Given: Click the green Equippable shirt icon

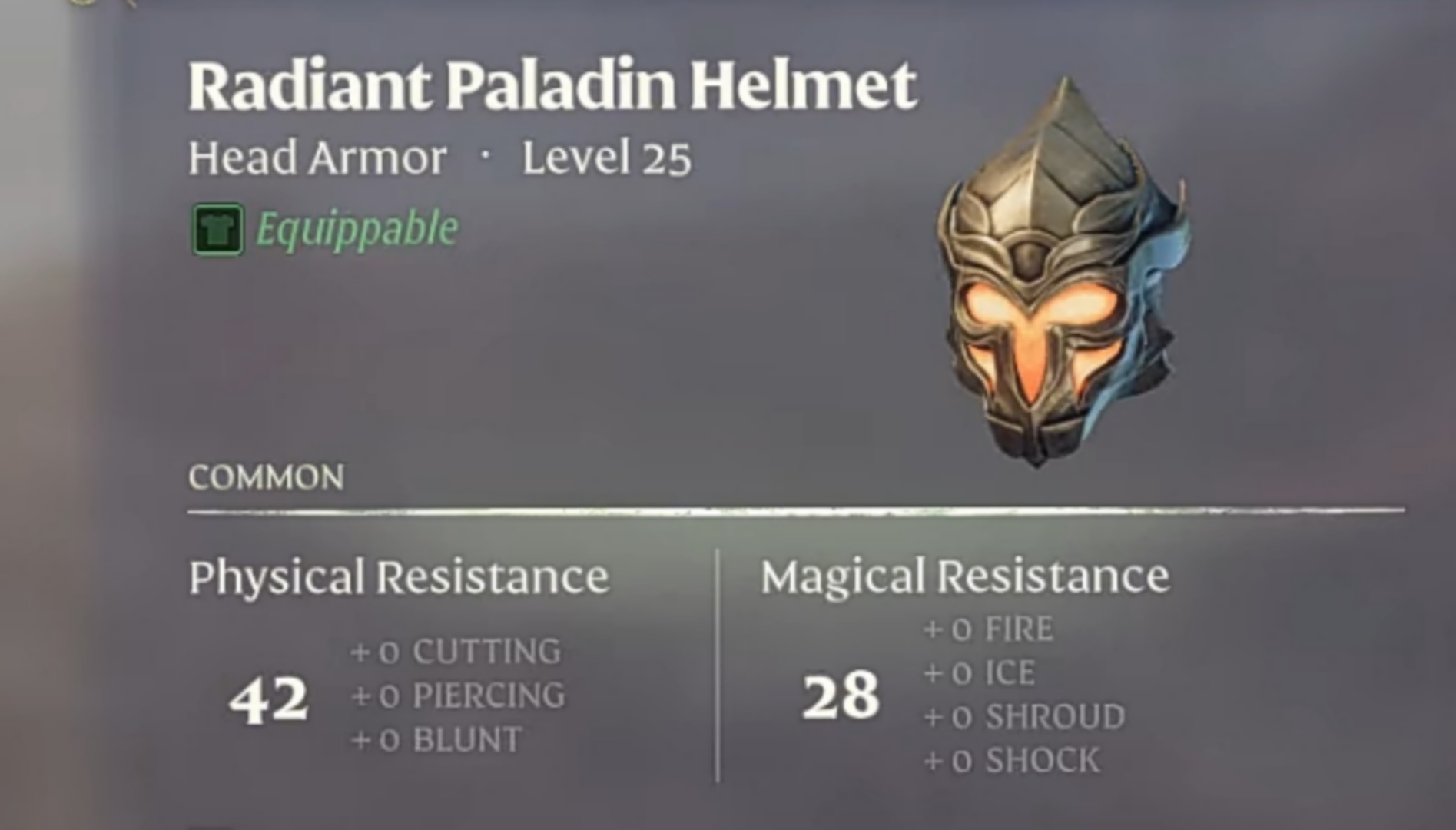Looking at the screenshot, I should tap(216, 229).
